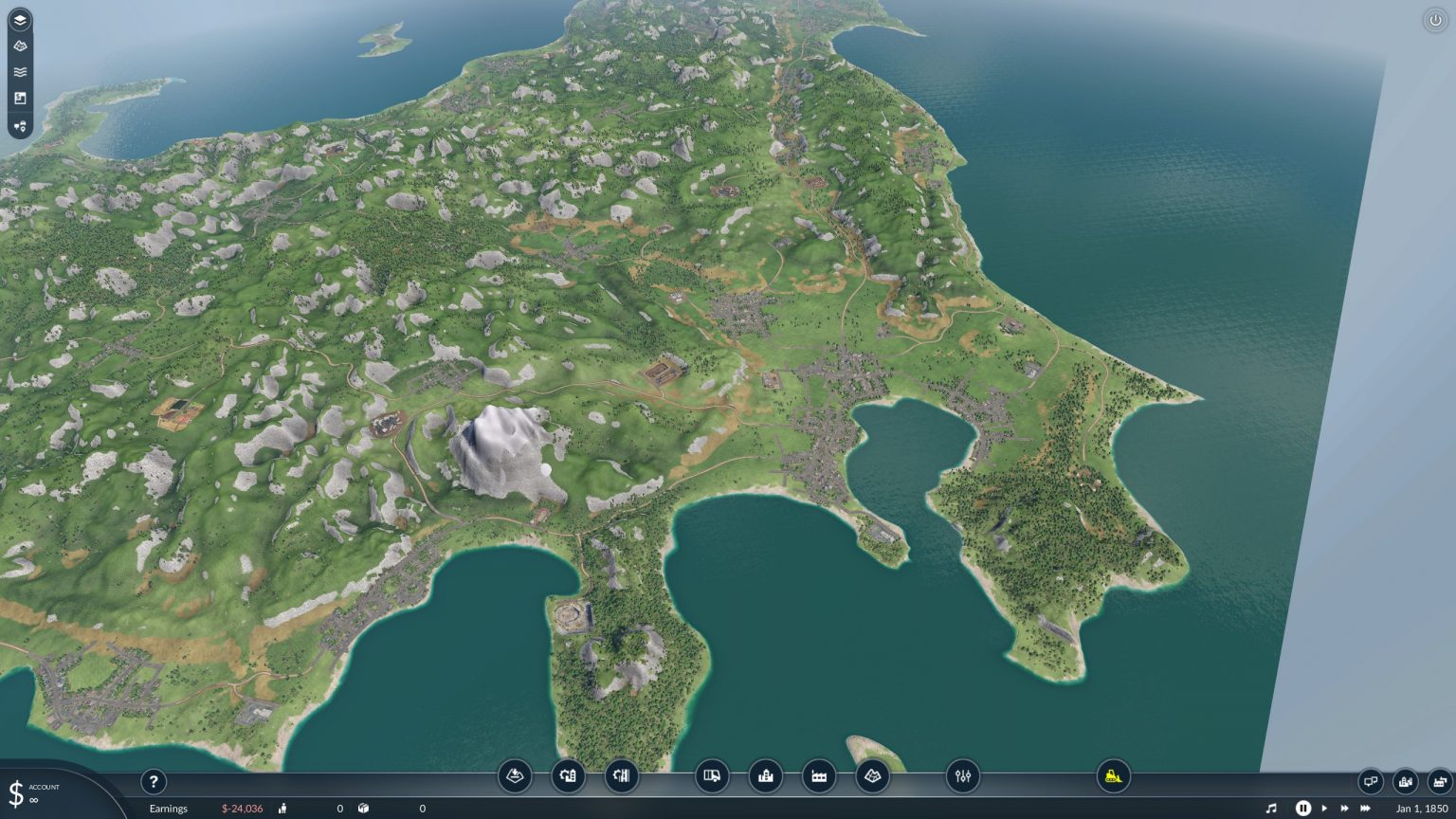
Task: Toggle the water layer visibility
Action: click(19, 71)
